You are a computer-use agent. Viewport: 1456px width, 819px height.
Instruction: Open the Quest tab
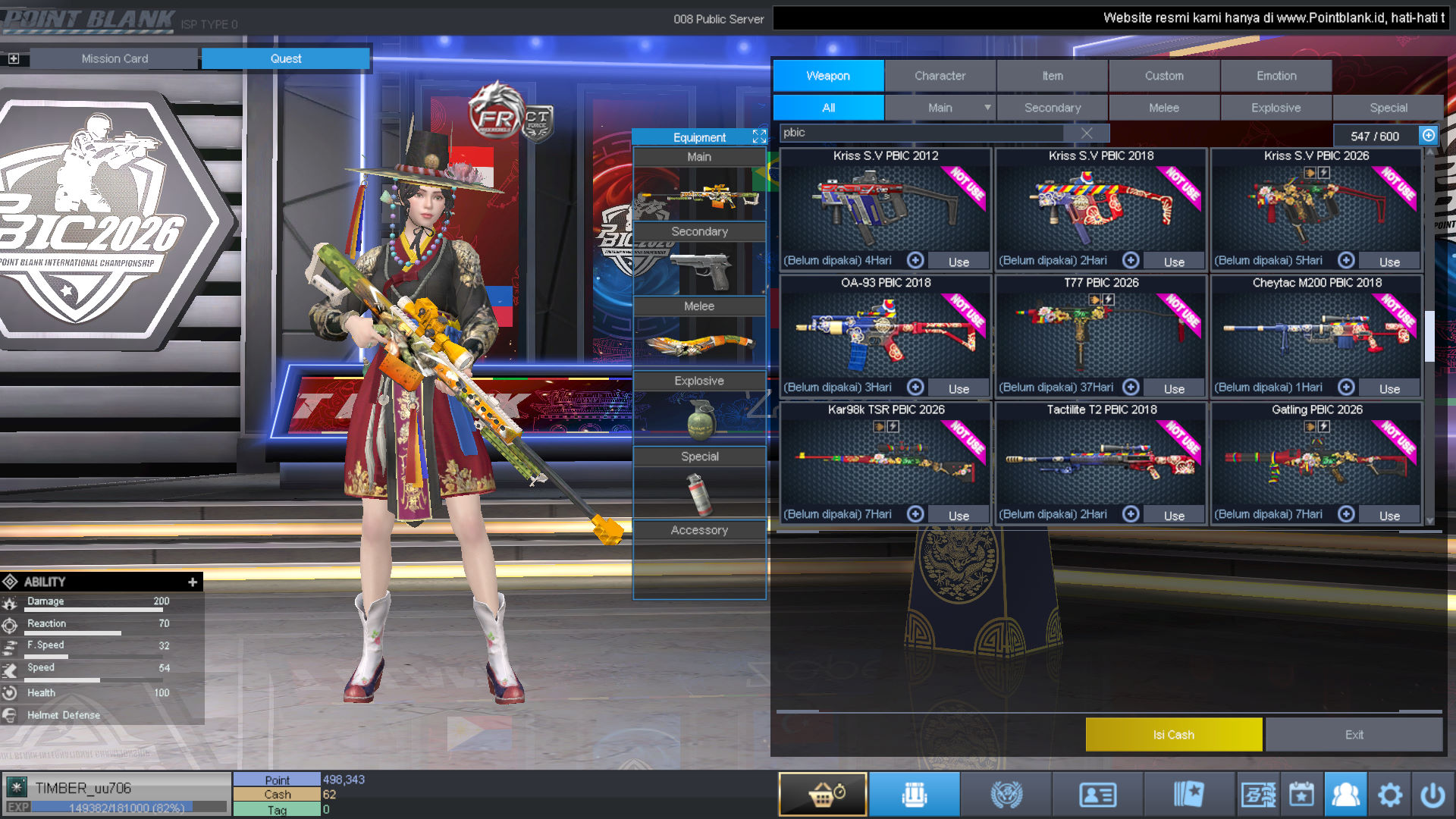[x=285, y=58]
